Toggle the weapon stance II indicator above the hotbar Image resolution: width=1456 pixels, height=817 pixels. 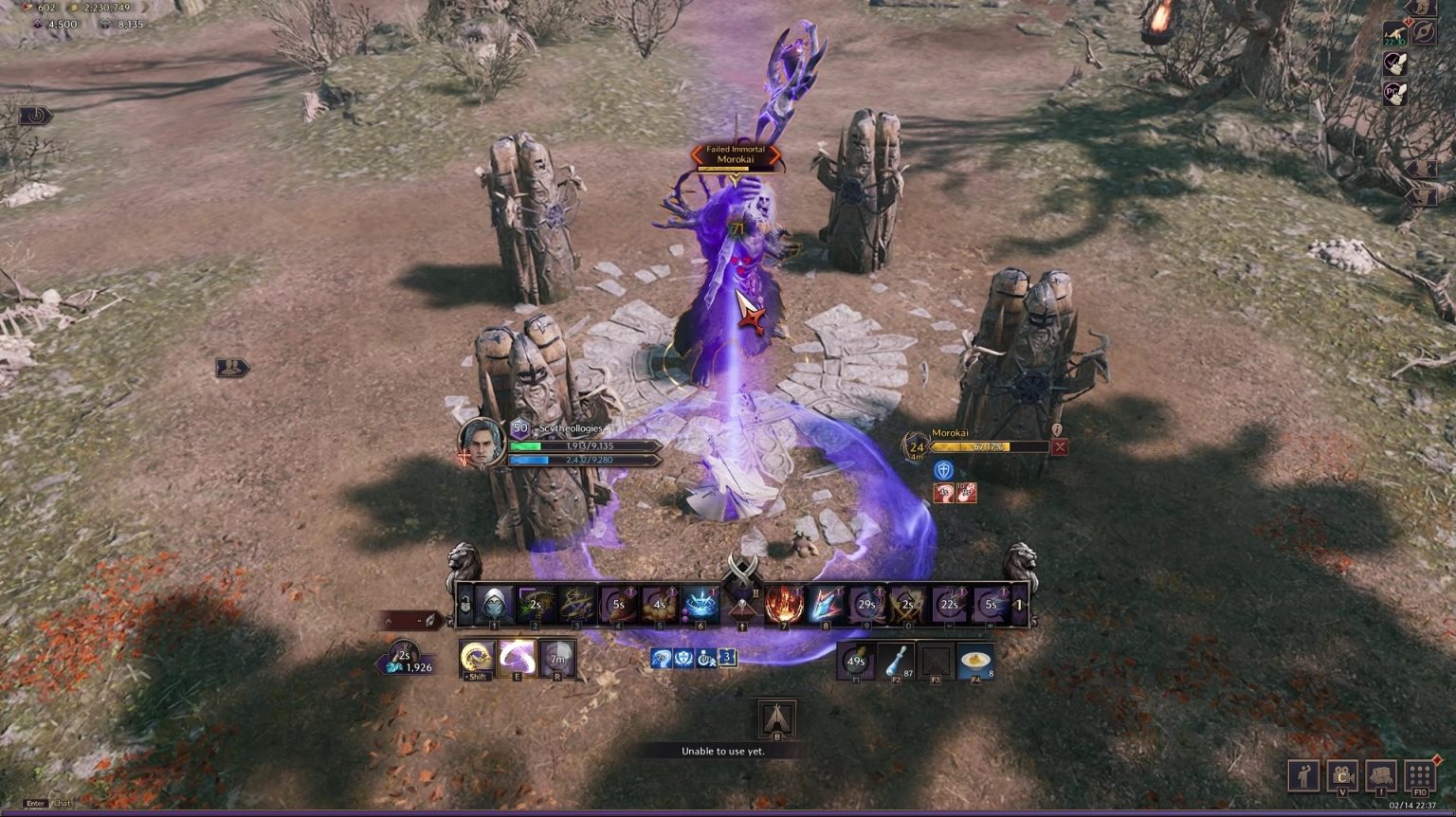click(755, 593)
